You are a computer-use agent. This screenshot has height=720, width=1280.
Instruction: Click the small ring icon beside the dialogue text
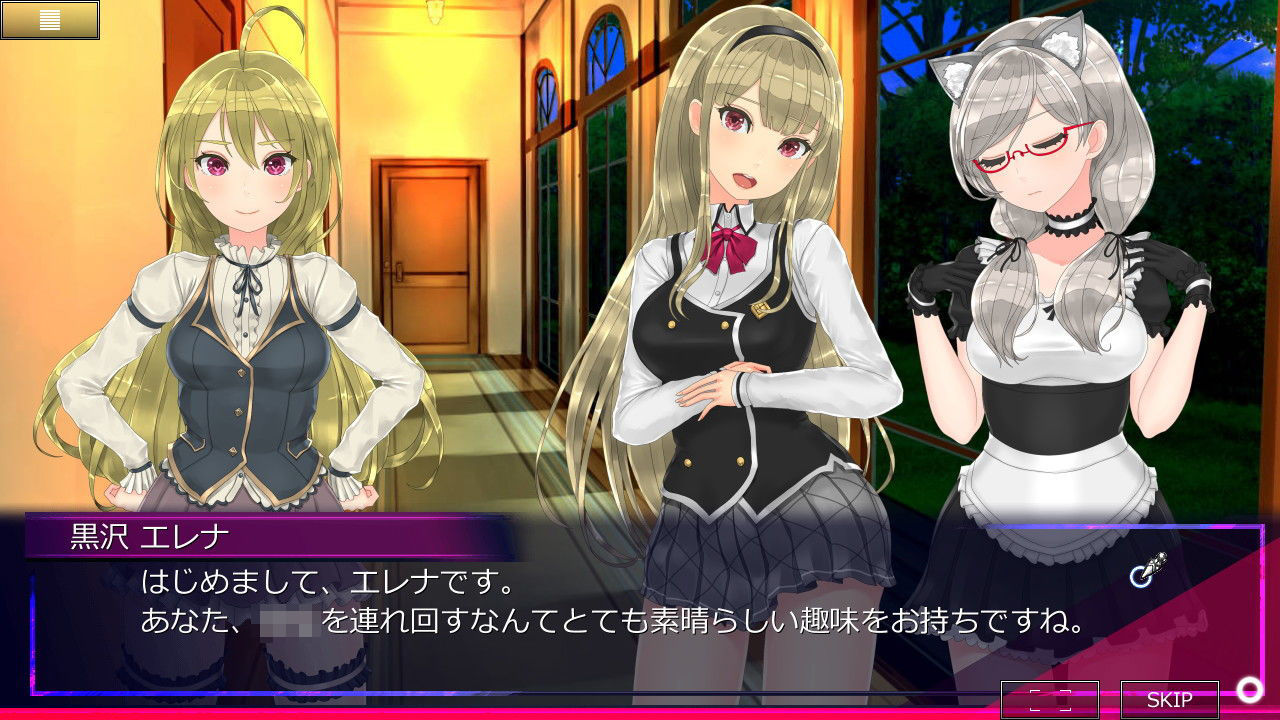point(1138,578)
